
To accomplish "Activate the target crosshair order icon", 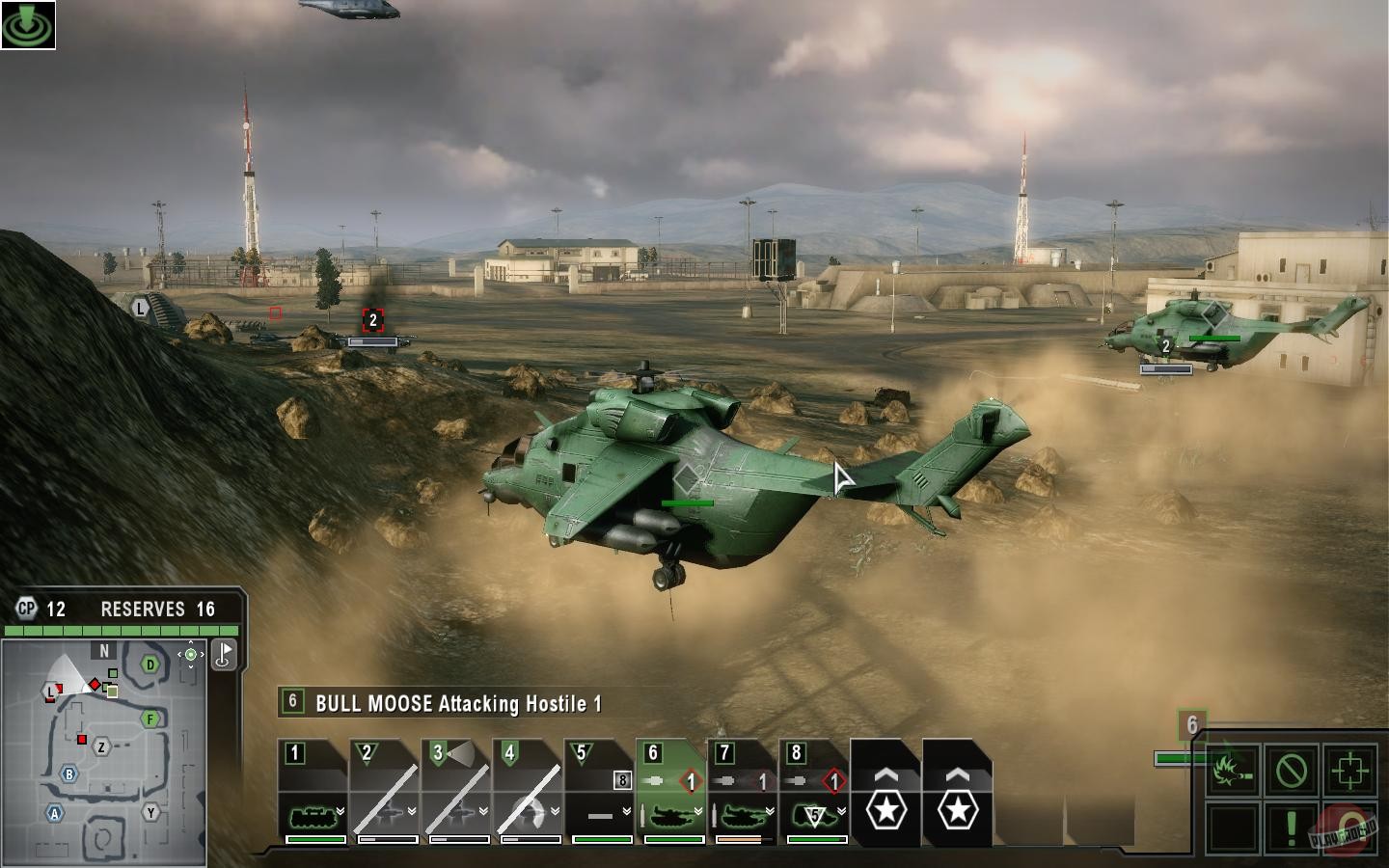I will click(x=1348, y=769).
